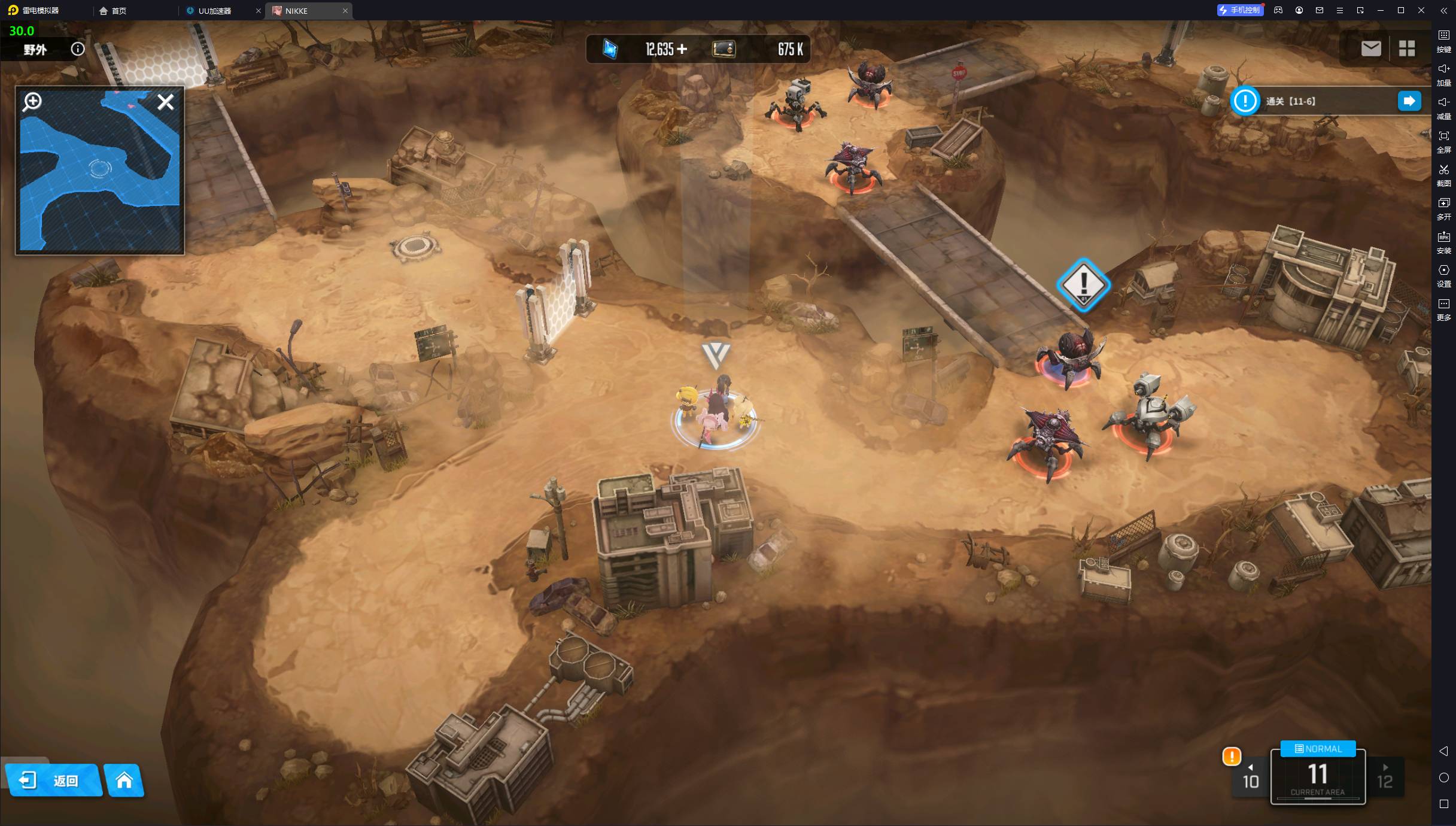Add gems with the plus button
This screenshot has height=826, width=1456.
pos(682,49)
